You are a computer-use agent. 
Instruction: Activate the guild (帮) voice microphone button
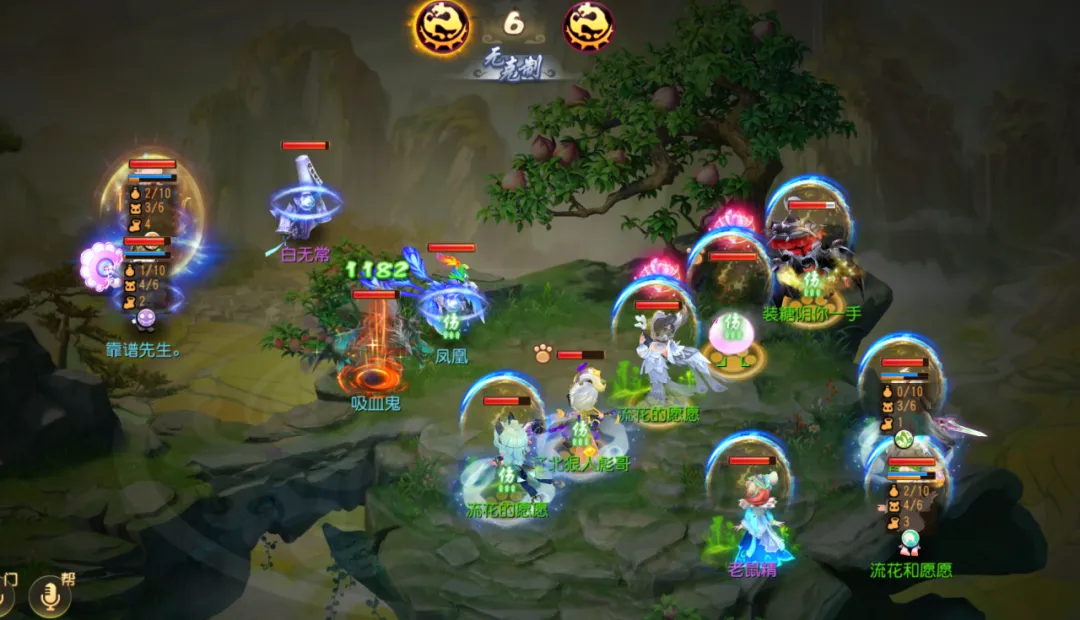pos(49,597)
